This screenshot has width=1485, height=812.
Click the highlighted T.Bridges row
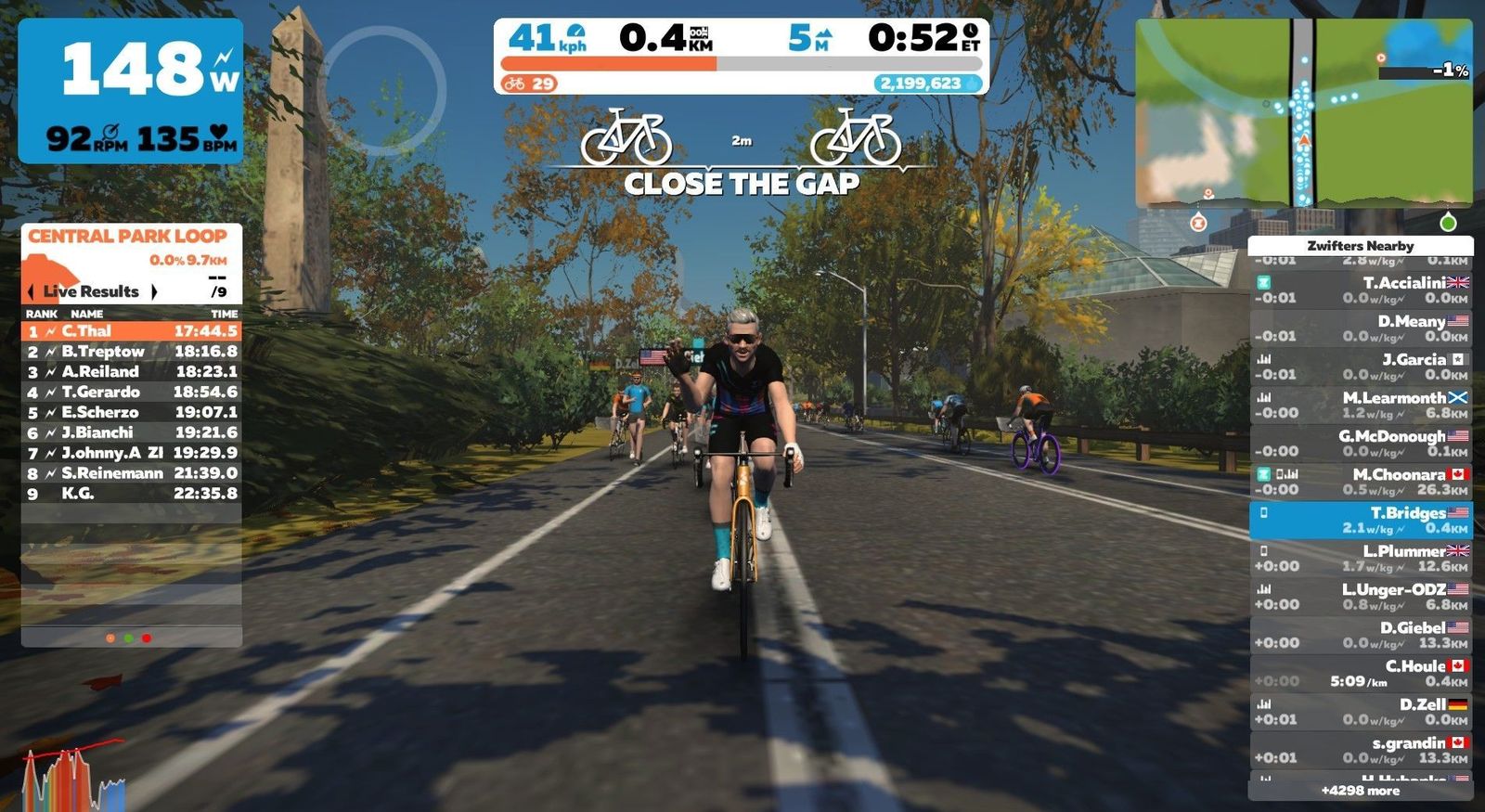click(1360, 520)
